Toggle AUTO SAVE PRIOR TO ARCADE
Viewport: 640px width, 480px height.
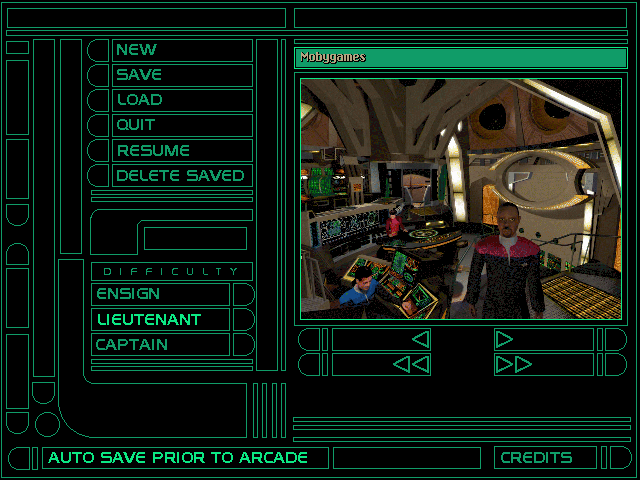click(185, 458)
